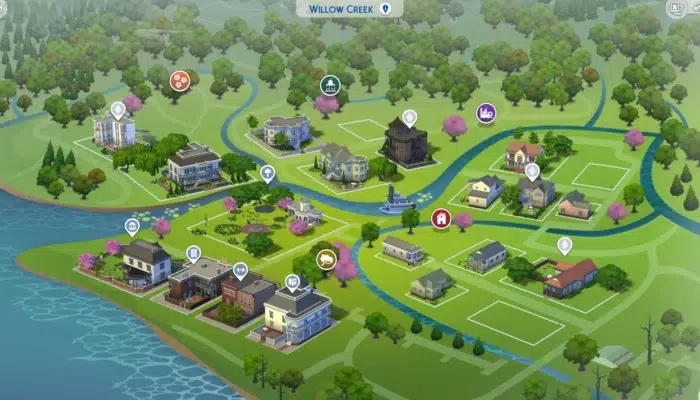Choose the purple map marker
The image size is (700, 400).
tap(486, 112)
